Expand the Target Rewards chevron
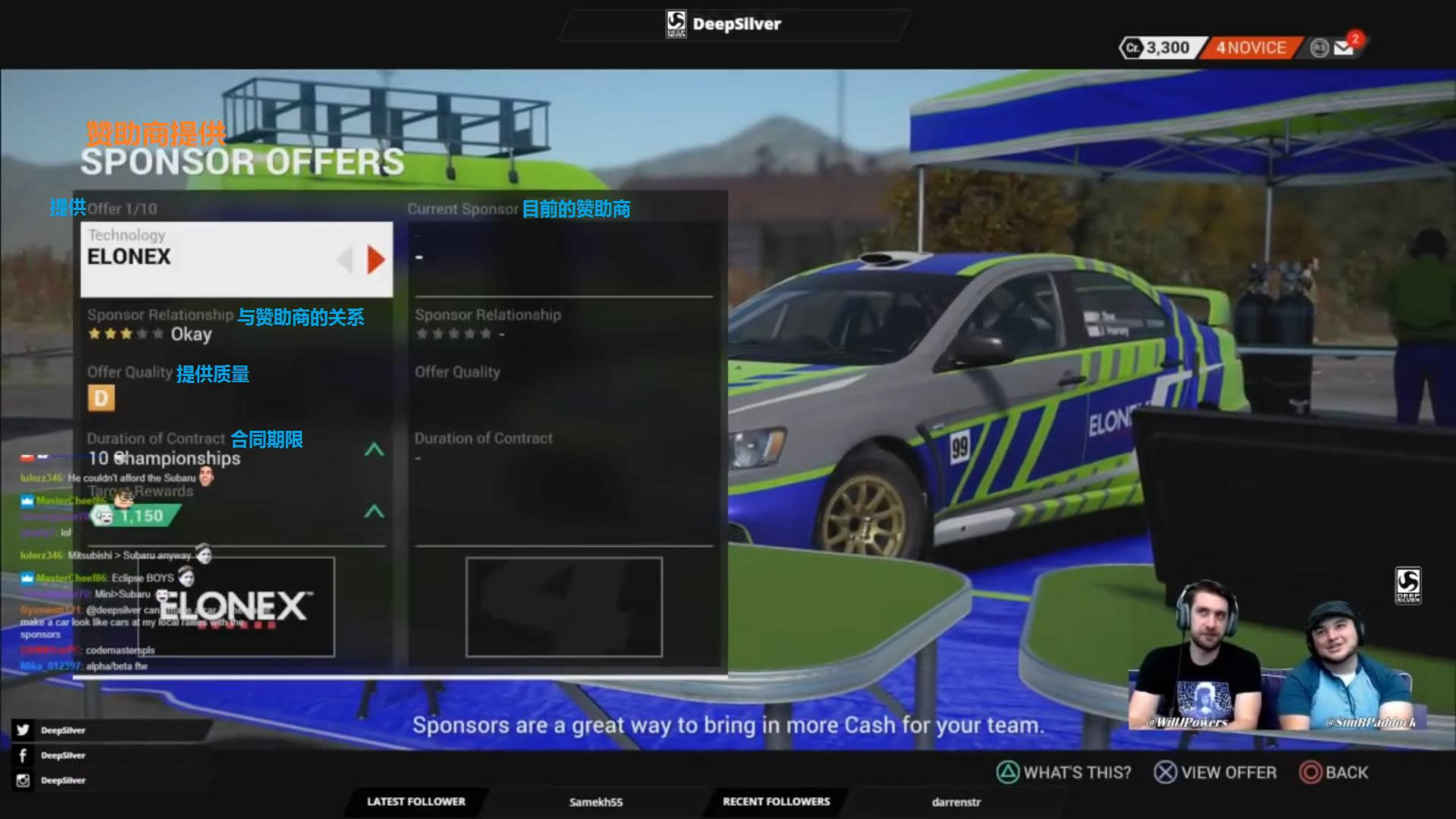 374,512
